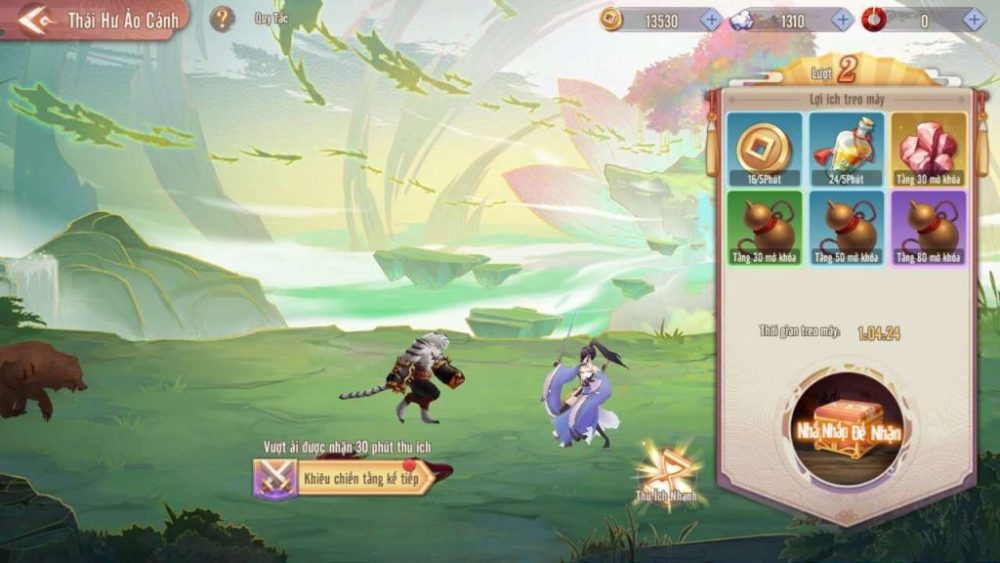The height and width of the screenshot is (563, 1000).
Task: Go back using the Thái Hư Ảo Cảnh arrow
Action: coord(35,20)
